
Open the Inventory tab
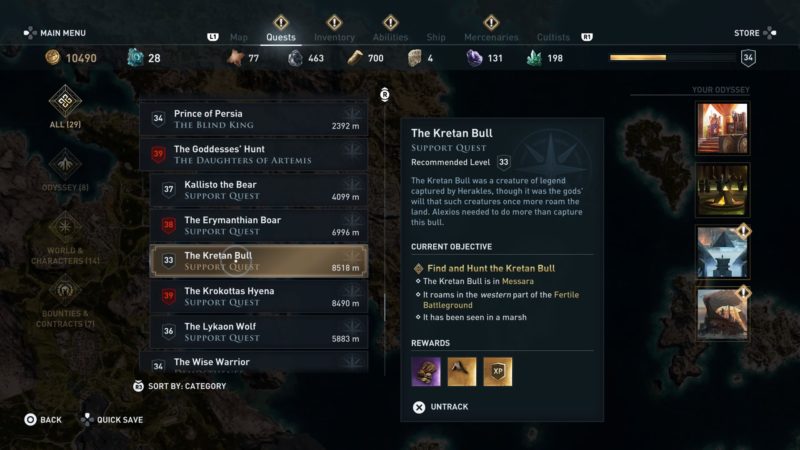point(334,38)
